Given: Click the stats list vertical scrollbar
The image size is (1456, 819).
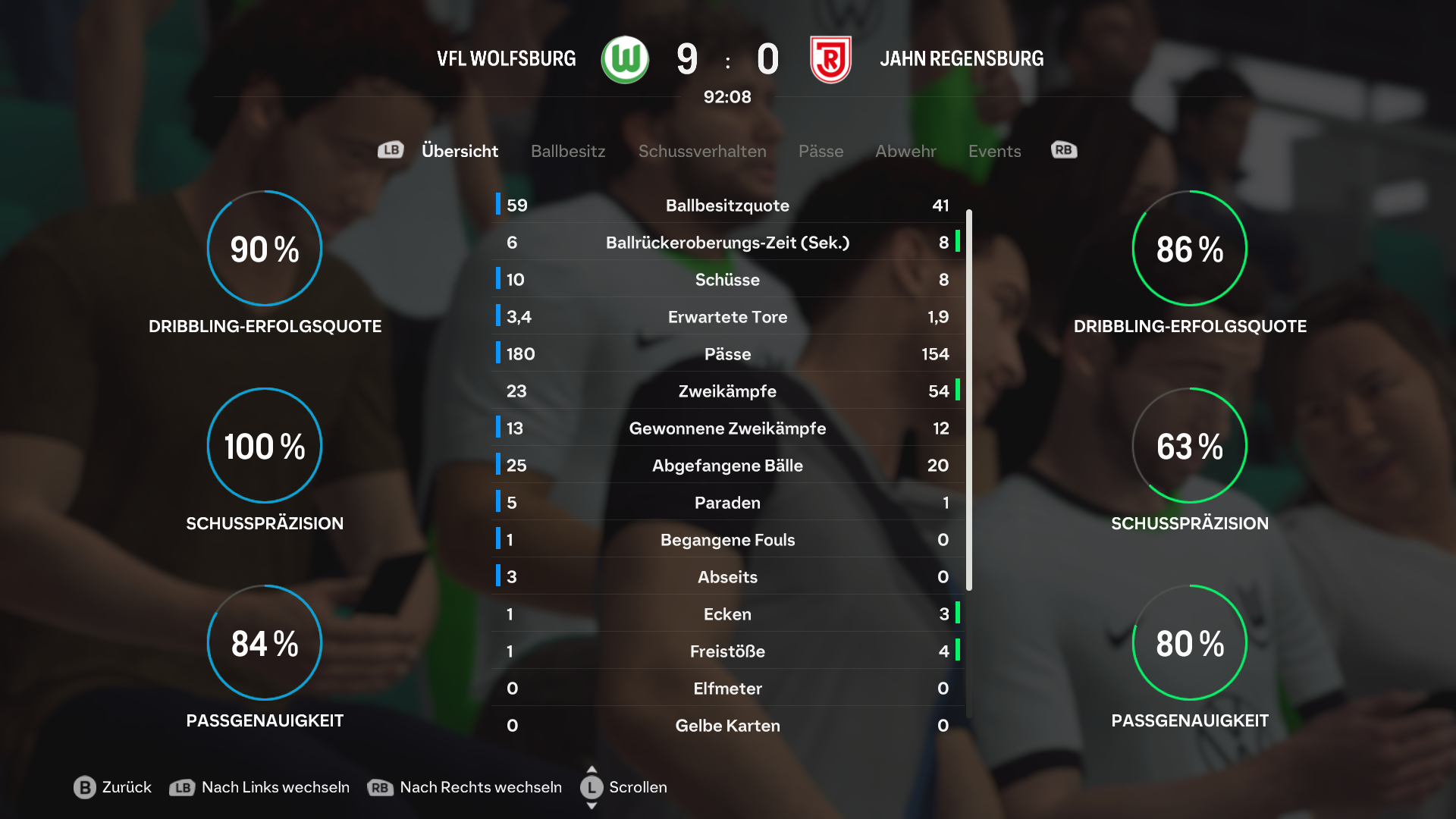Looking at the screenshot, I should 969,400.
